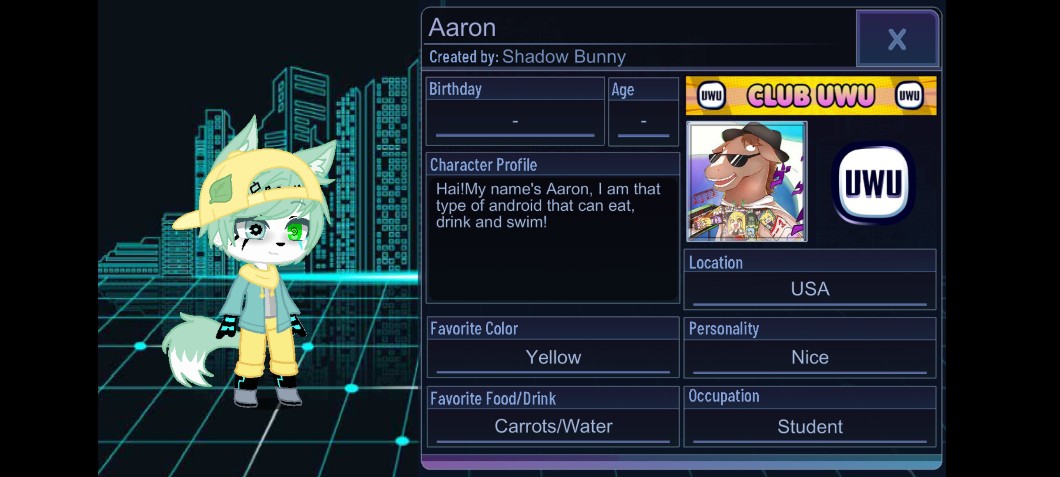Edit the Character Profile text box
This screenshot has height=477, width=1060.
pos(553,238)
